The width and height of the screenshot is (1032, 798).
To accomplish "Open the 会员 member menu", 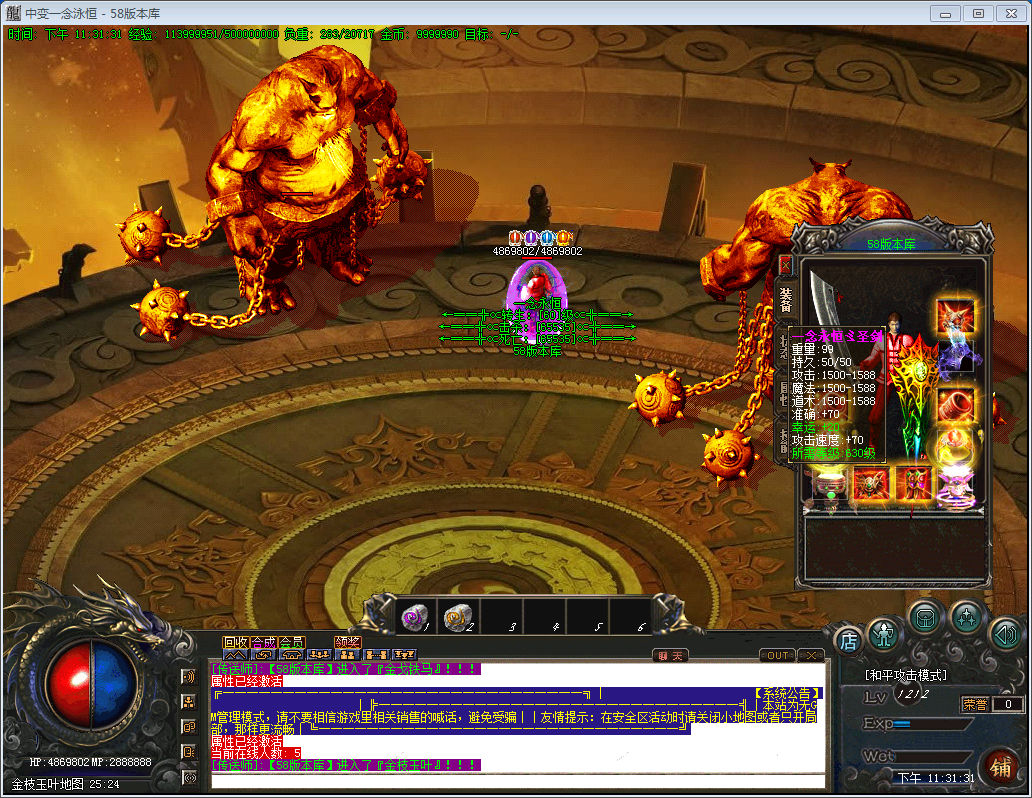I will 291,642.
